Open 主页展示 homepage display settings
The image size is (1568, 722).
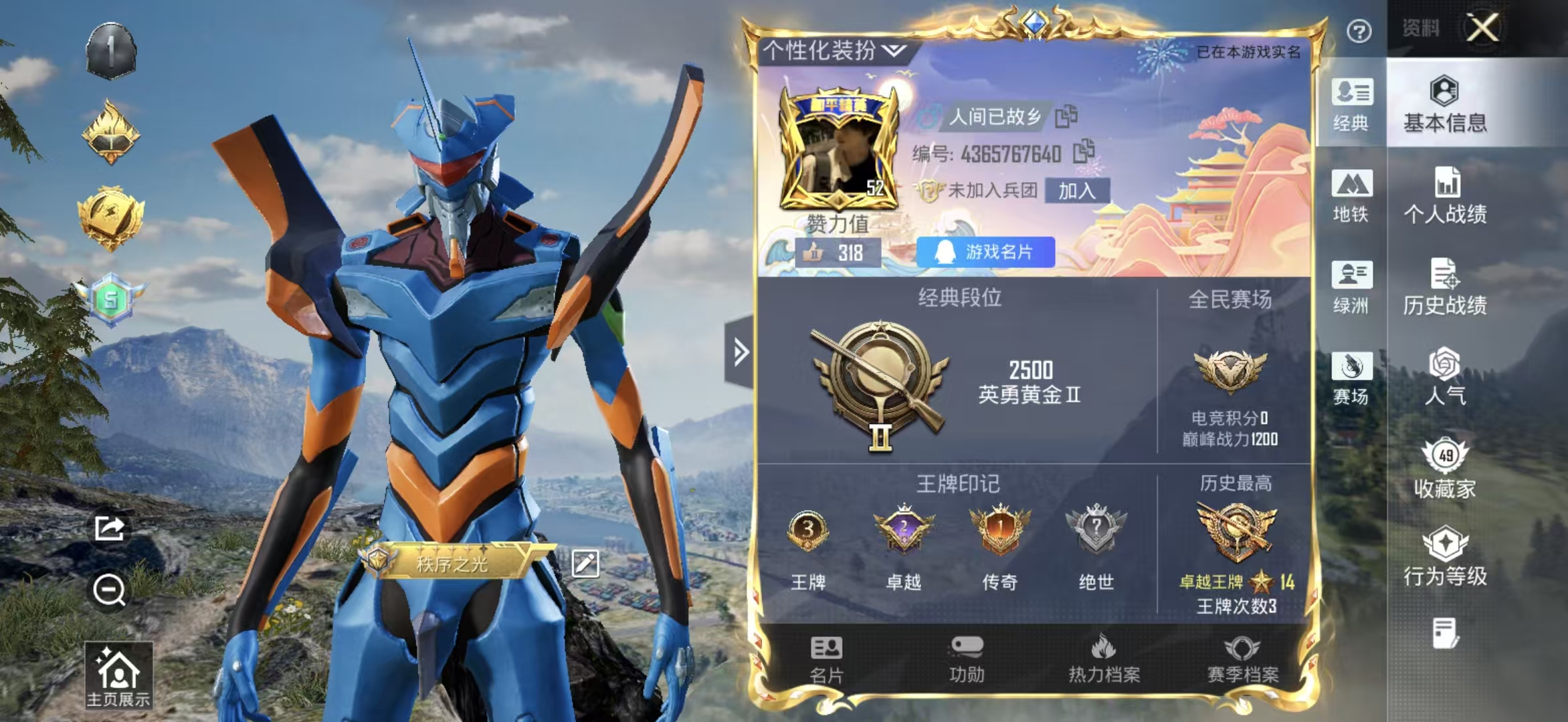tap(118, 675)
